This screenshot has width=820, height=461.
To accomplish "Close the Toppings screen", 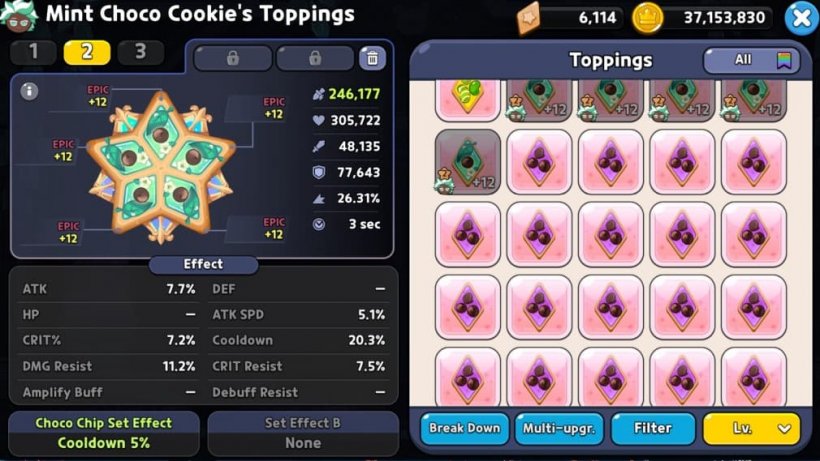I will click(x=800, y=17).
